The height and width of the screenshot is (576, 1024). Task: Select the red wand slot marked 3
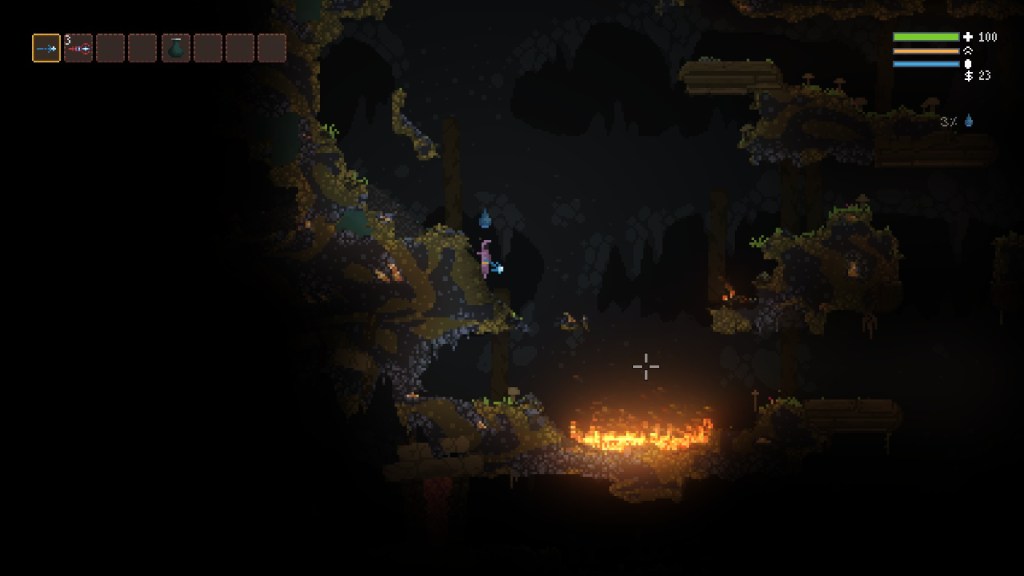78,48
